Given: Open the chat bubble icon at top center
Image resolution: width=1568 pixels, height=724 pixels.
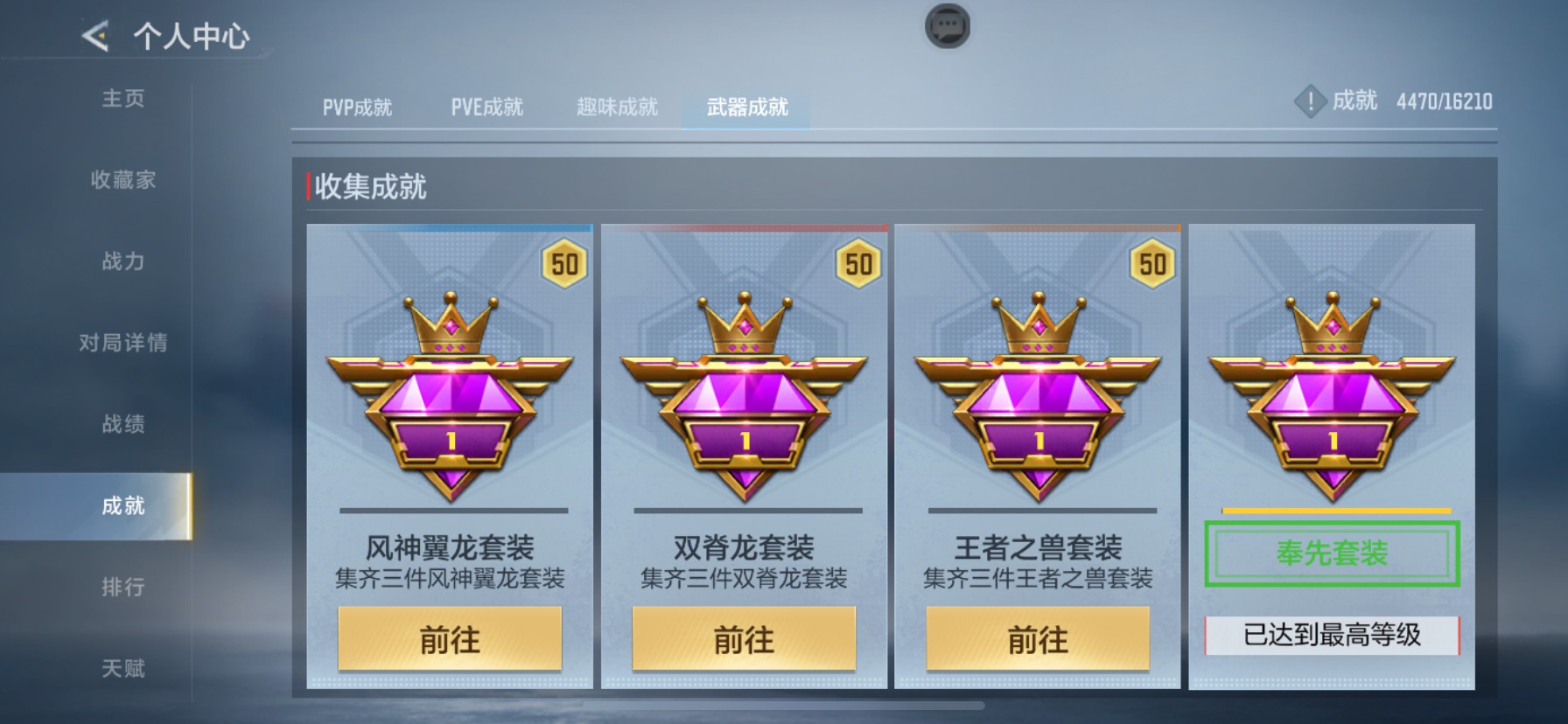Looking at the screenshot, I should click(x=946, y=26).
